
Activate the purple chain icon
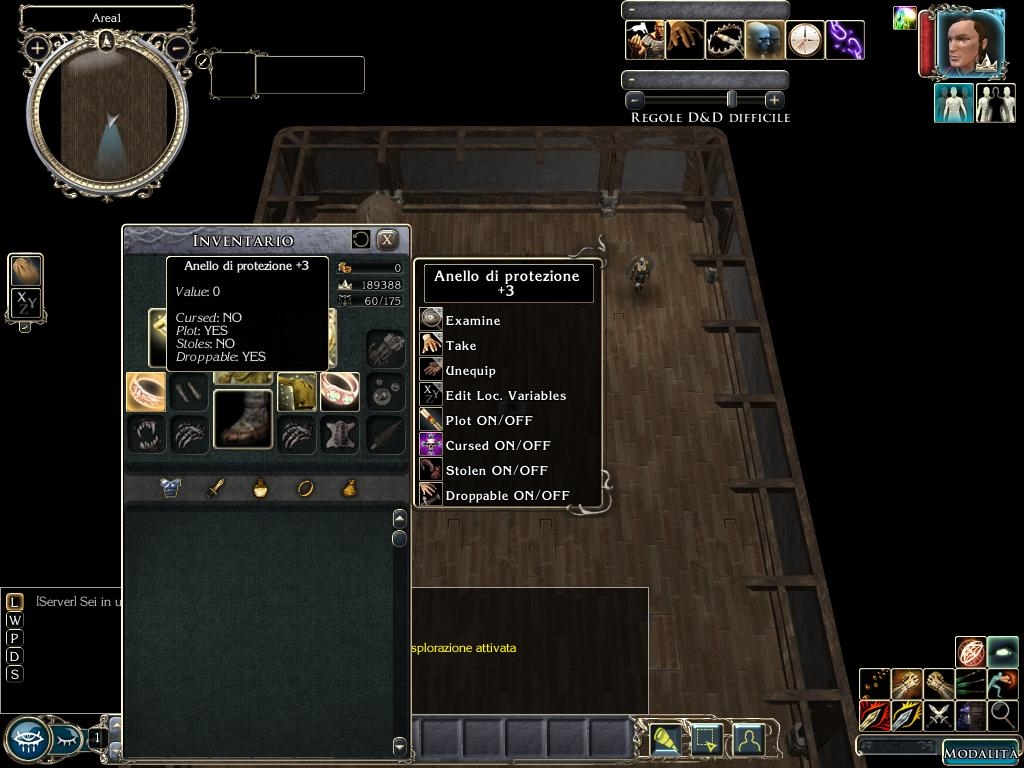pos(845,40)
